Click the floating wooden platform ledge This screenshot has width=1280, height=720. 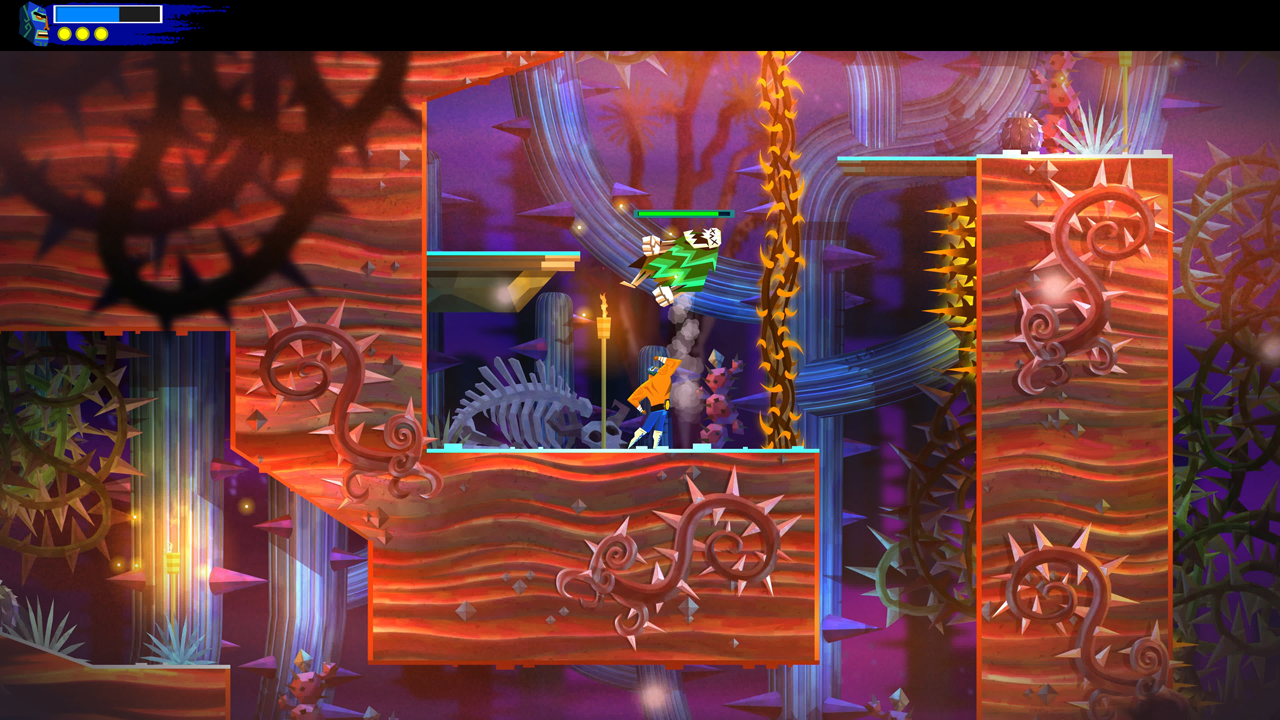pos(500,262)
